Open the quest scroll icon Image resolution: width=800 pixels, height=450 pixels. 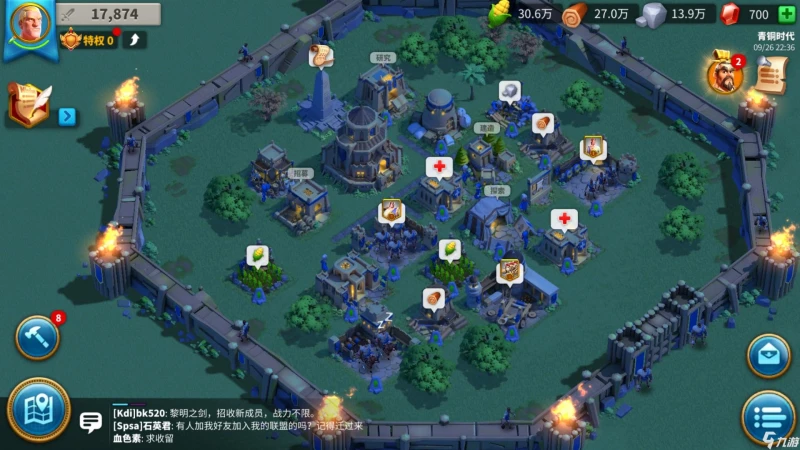tap(769, 74)
